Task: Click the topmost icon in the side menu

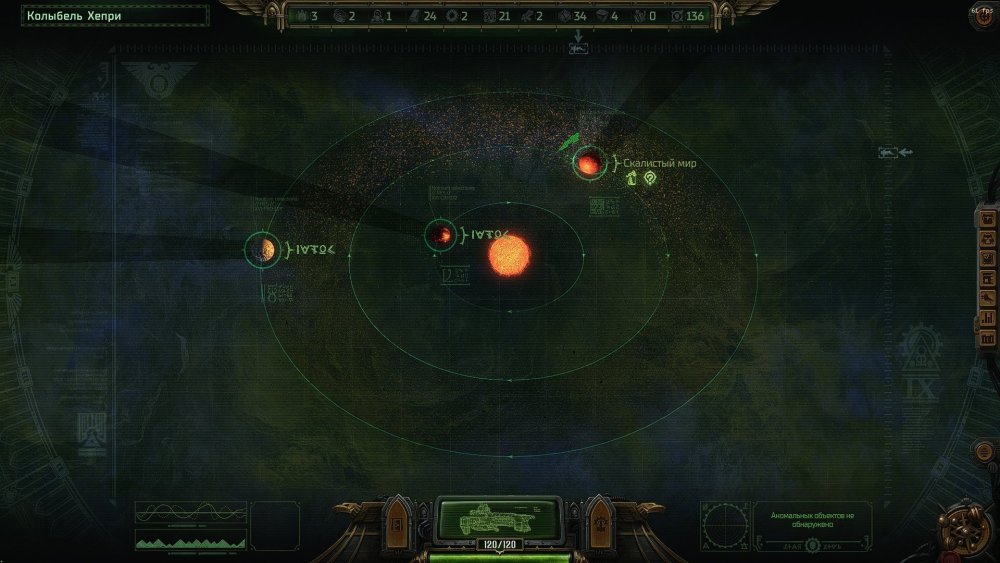Action: 986,219
